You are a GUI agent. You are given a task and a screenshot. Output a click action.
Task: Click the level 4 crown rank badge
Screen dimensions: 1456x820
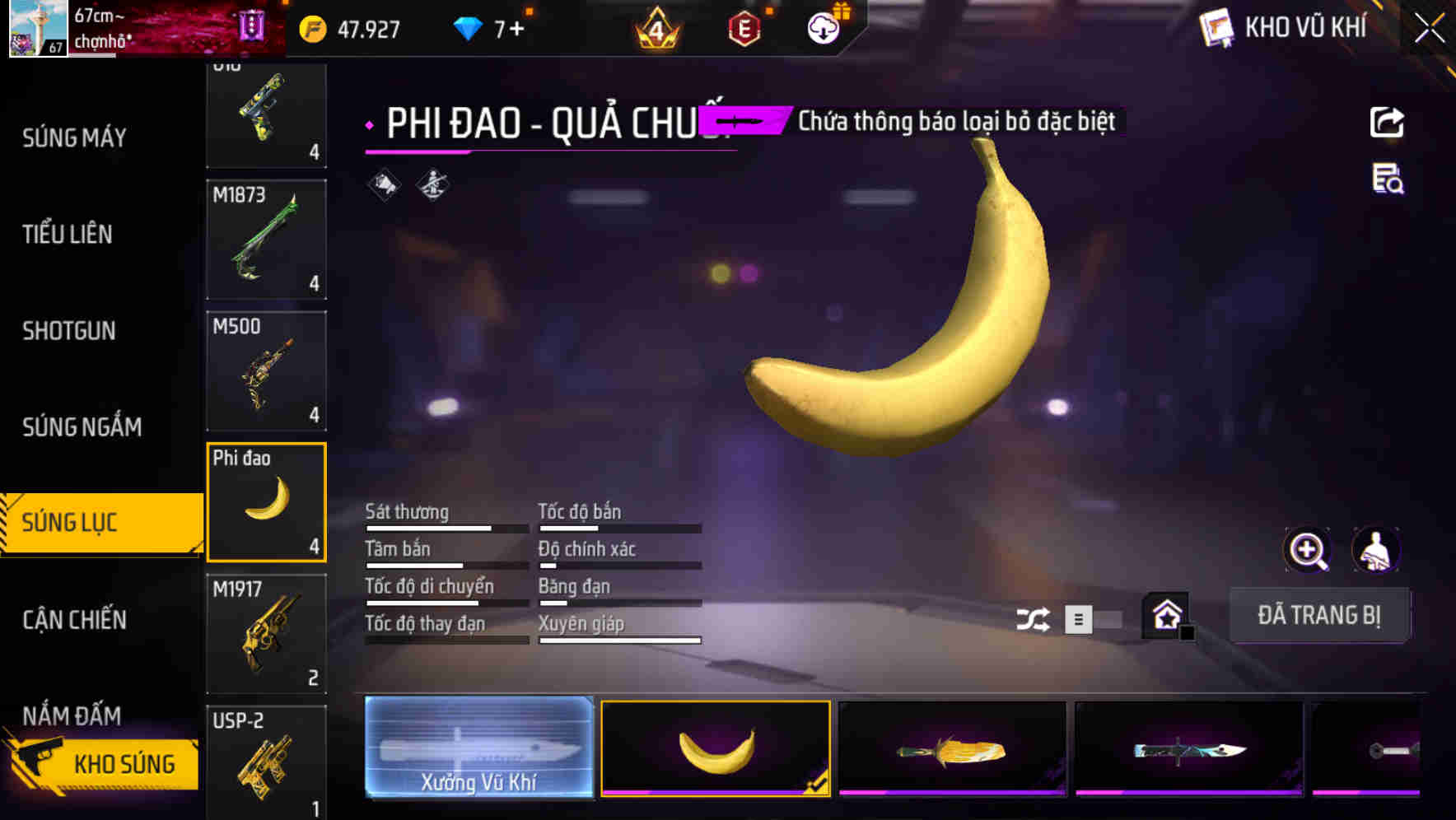point(655,30)
